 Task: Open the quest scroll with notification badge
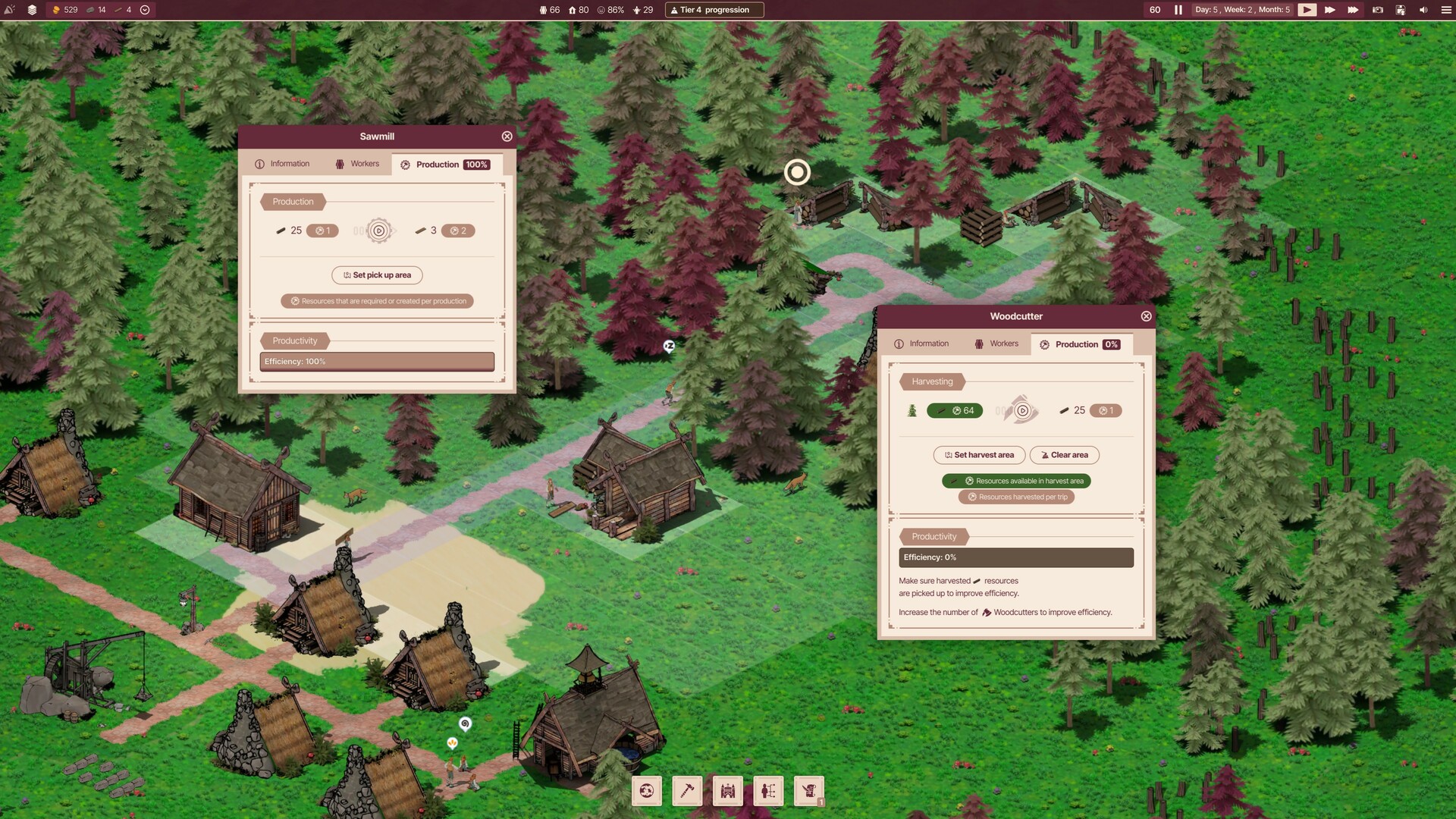pyautogui.click(x=808, y=790)
